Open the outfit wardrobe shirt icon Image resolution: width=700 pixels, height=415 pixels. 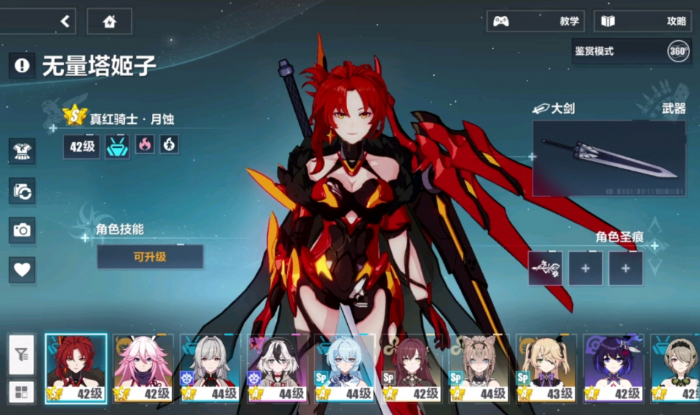click(x=22, y=151)
